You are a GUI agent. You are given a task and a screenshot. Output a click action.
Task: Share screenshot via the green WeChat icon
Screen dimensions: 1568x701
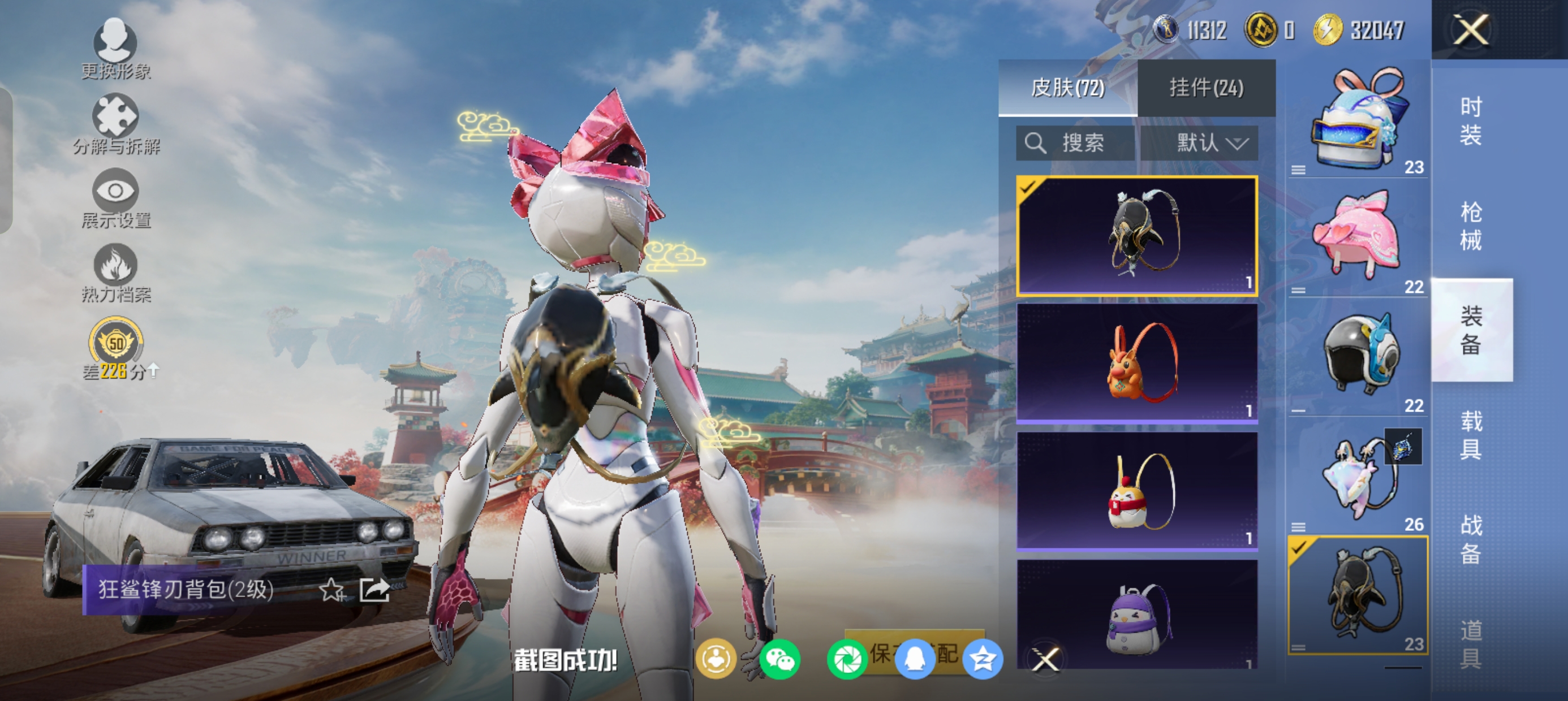click(779, 659)
